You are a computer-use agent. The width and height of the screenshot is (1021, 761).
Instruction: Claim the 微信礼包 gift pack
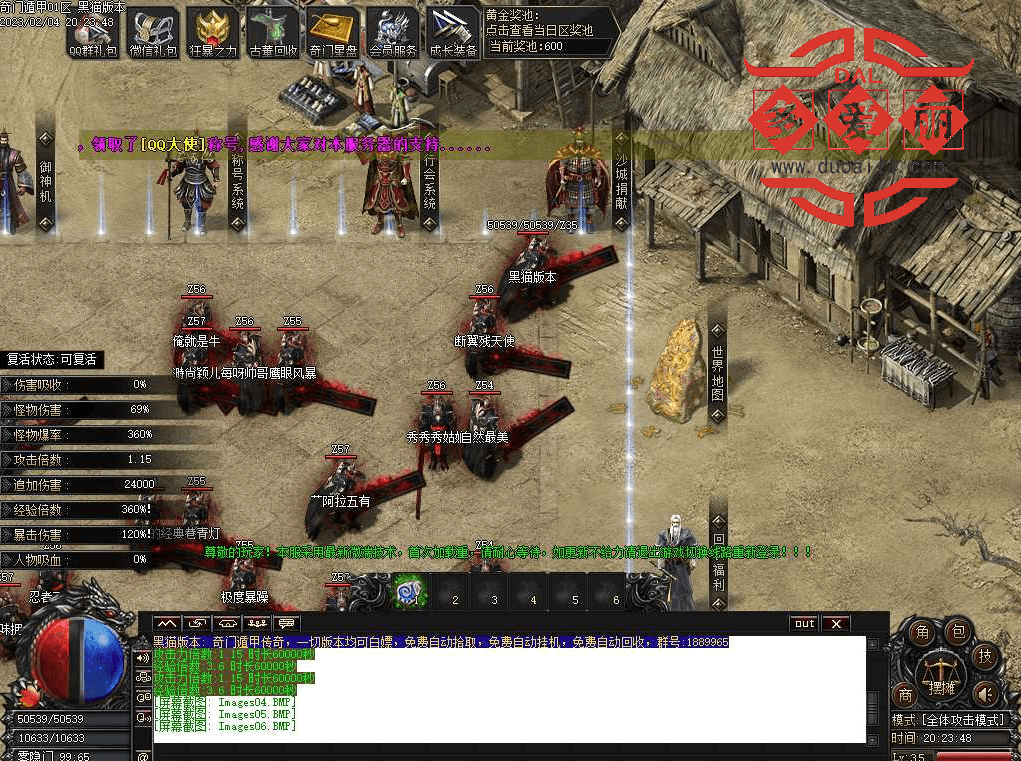coord(152,34)
